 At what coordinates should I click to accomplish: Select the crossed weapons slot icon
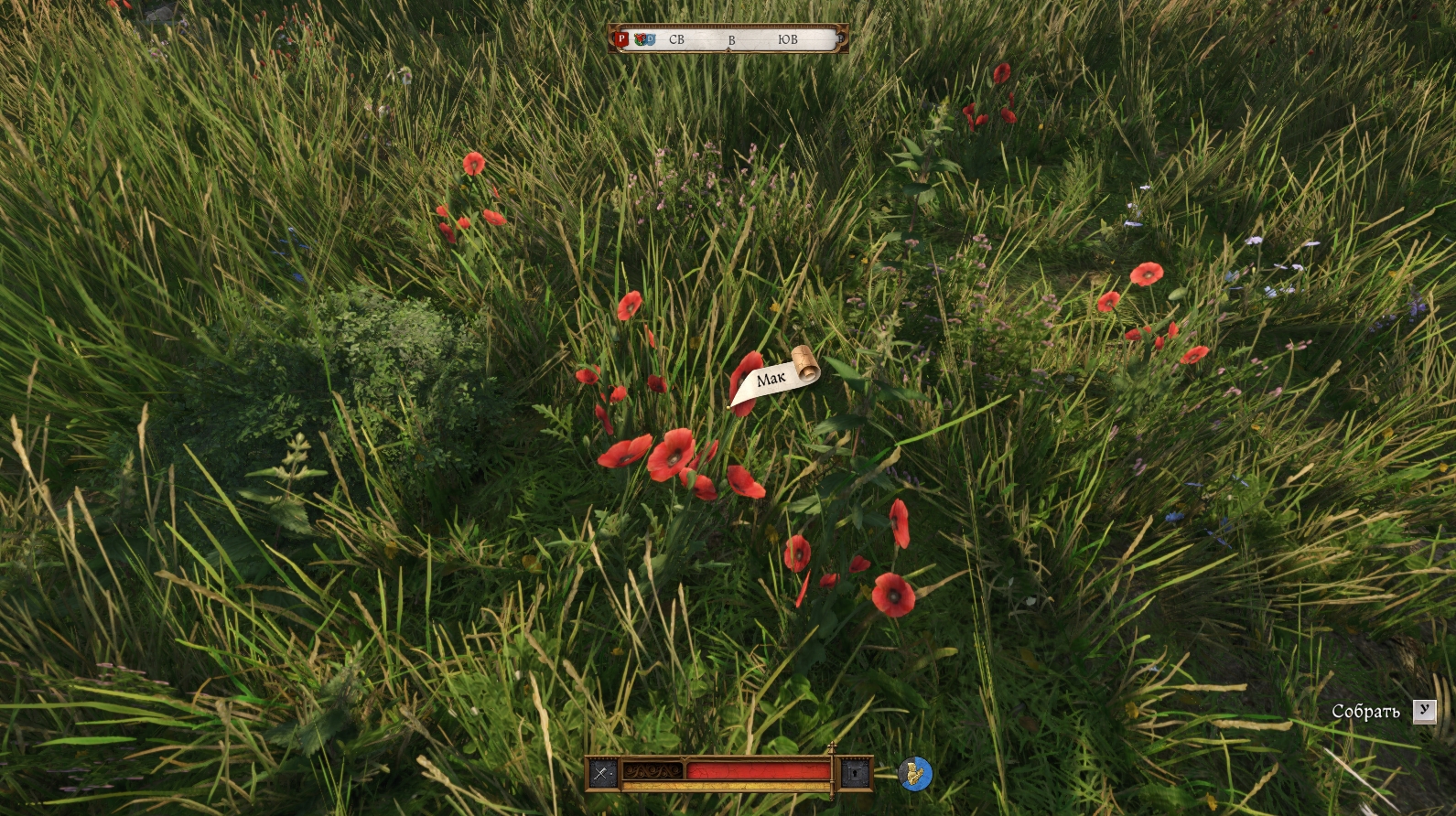coord(601,773)
